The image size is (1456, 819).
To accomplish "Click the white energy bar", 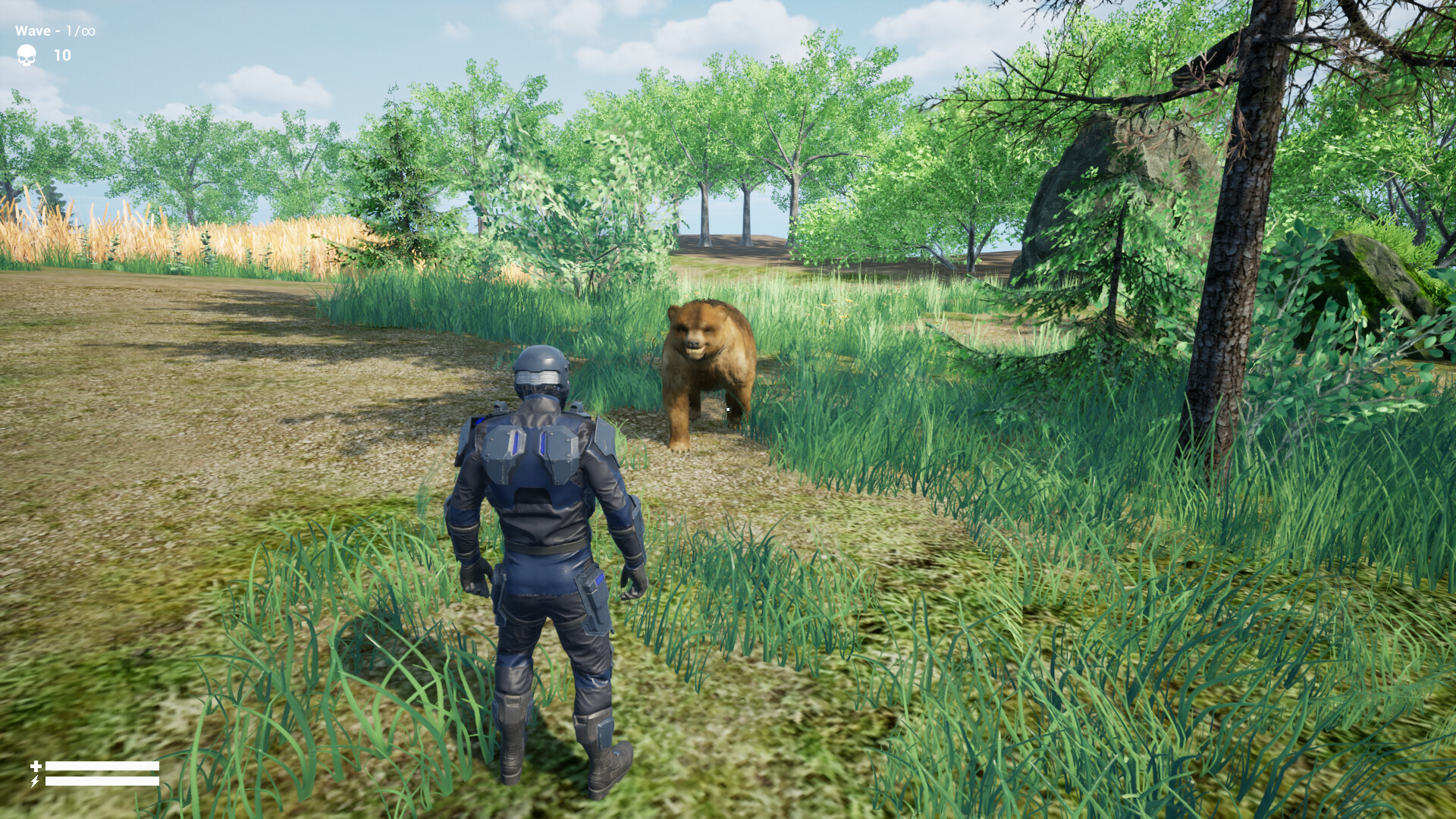I will (102, 781).
